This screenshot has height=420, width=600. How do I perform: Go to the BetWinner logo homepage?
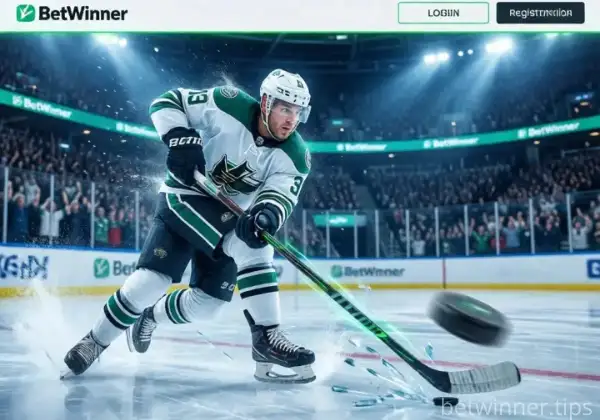[72, 13]
